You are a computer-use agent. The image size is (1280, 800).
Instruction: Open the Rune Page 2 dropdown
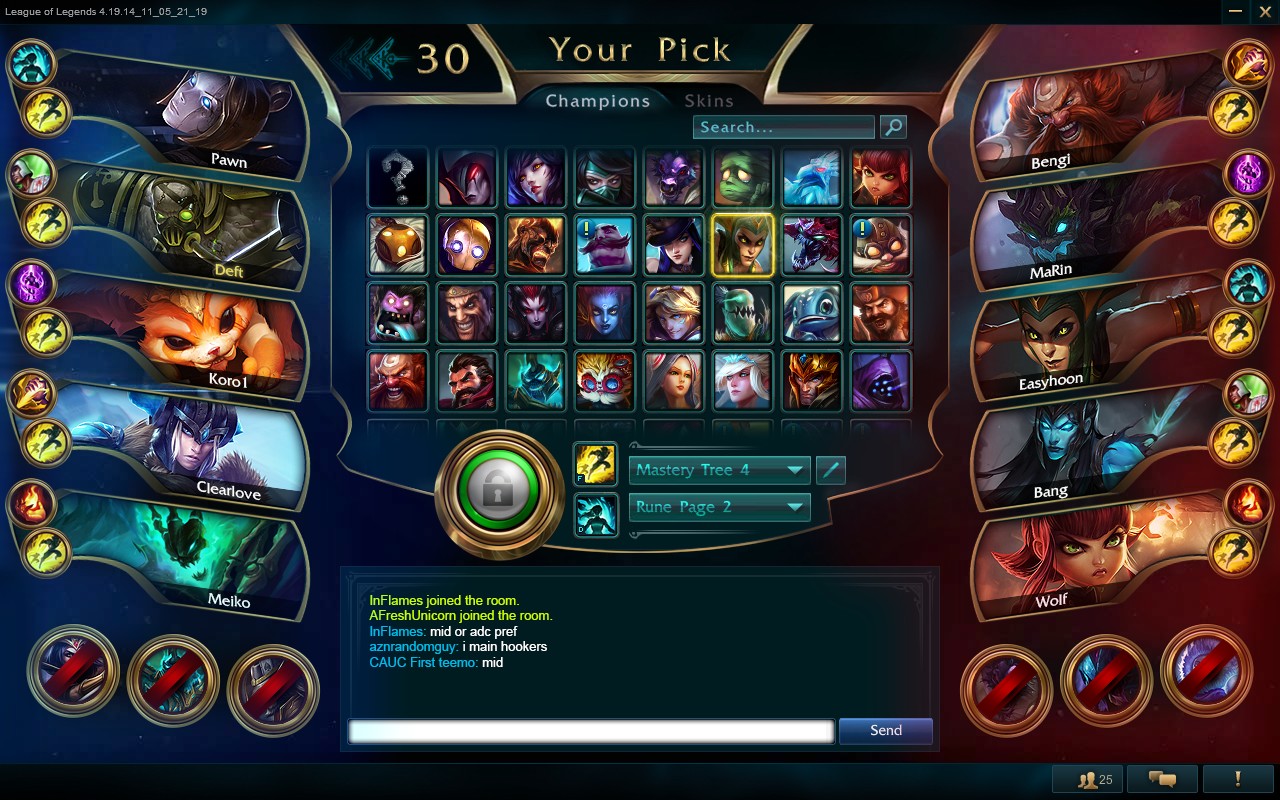click(x=719, y=507)
